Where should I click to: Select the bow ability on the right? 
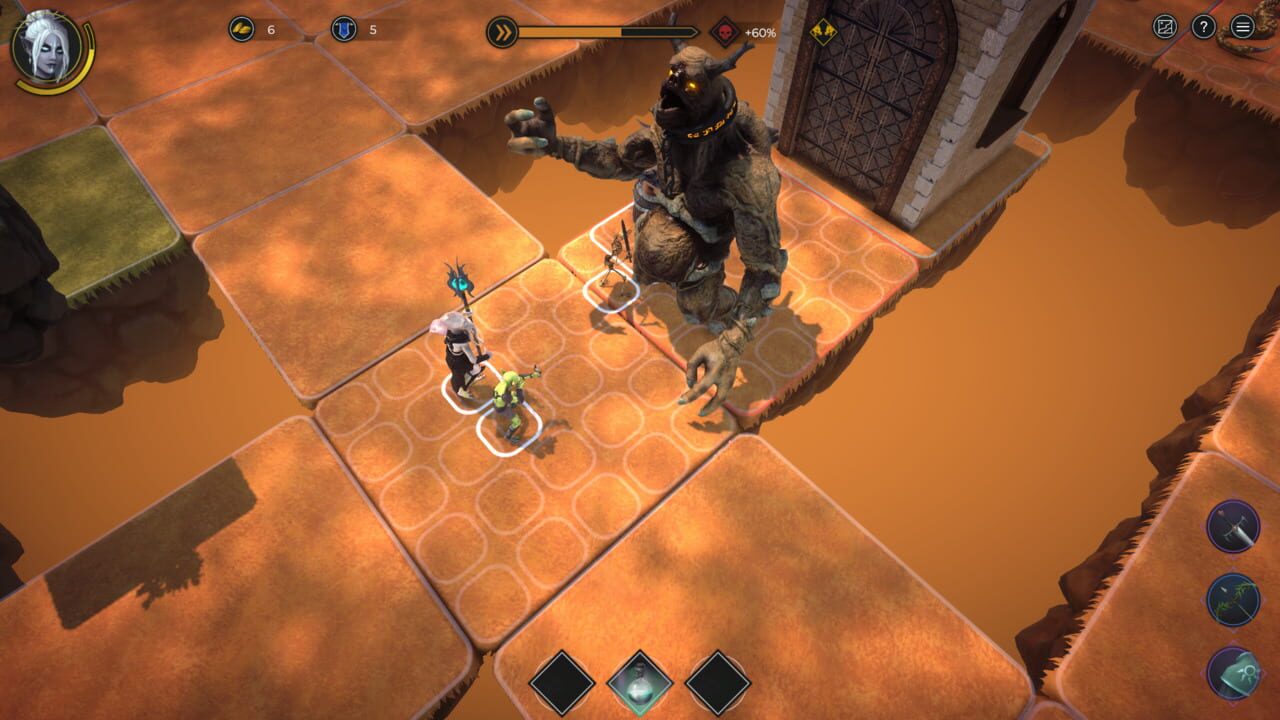click(1232, 598)
